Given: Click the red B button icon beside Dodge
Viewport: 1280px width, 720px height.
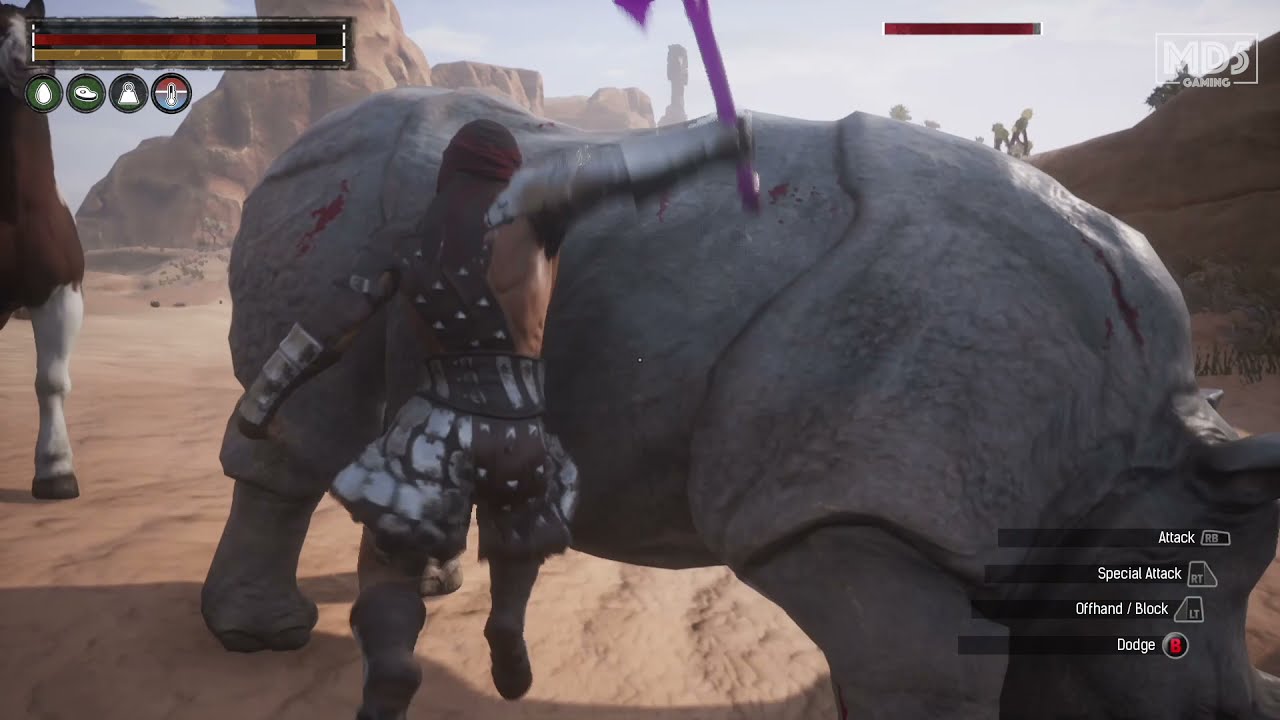Looking at the screenshot, I should click(1177, 645).
